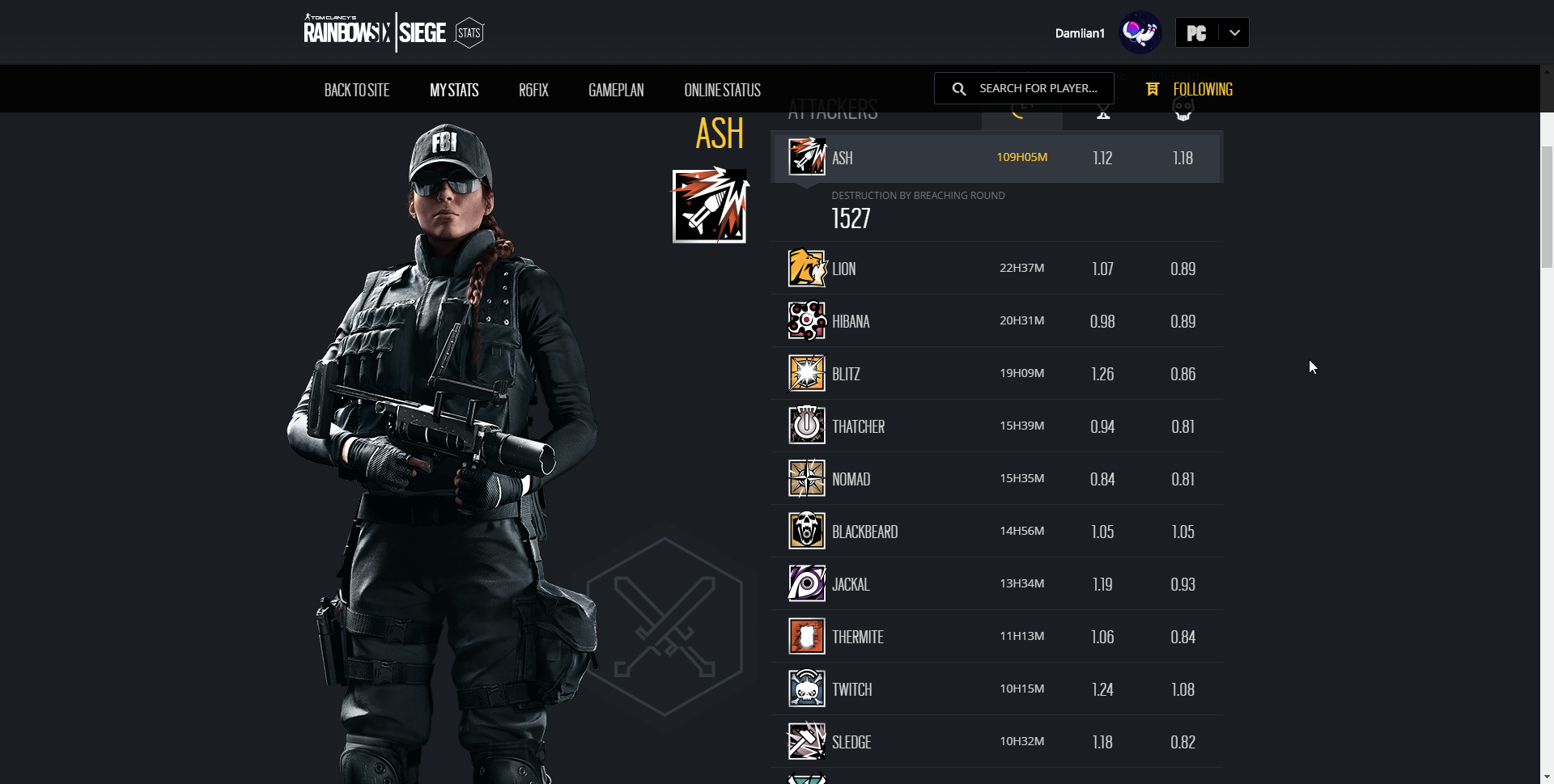Open the Following list
This screenshot has width=1554, height=784.
tap(1190, 89)
